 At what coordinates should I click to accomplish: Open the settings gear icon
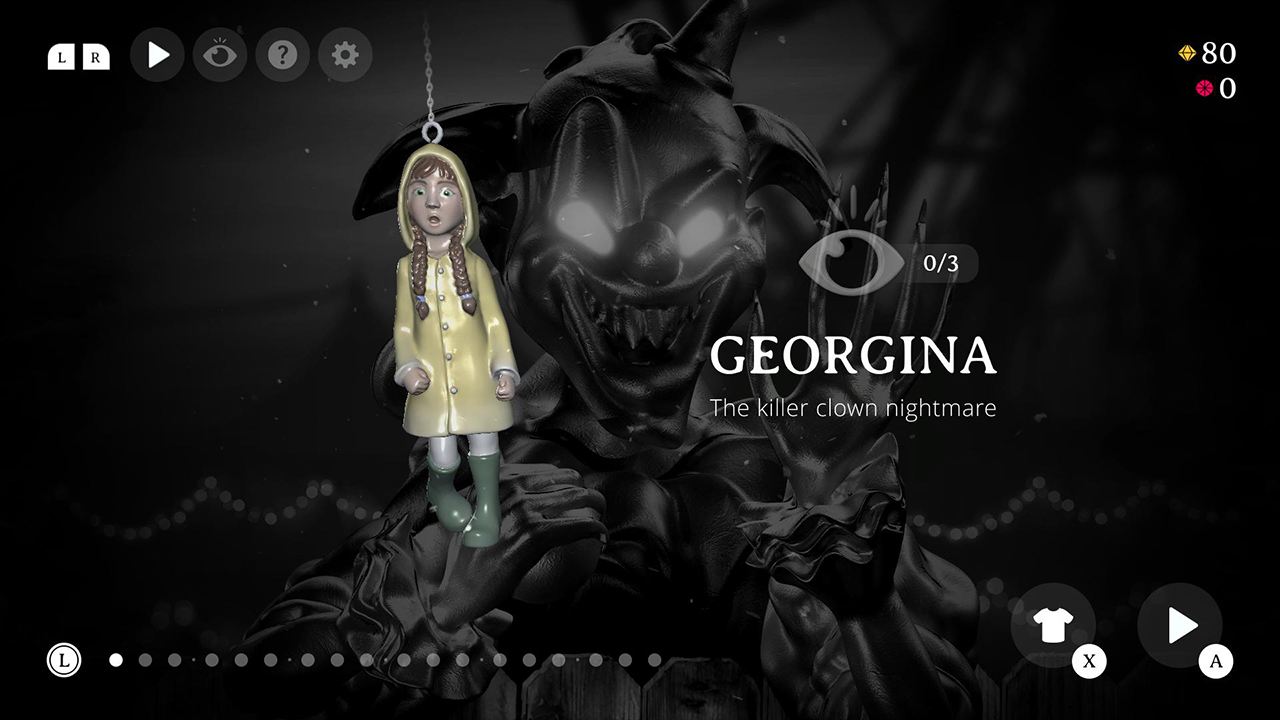(345, 55)
